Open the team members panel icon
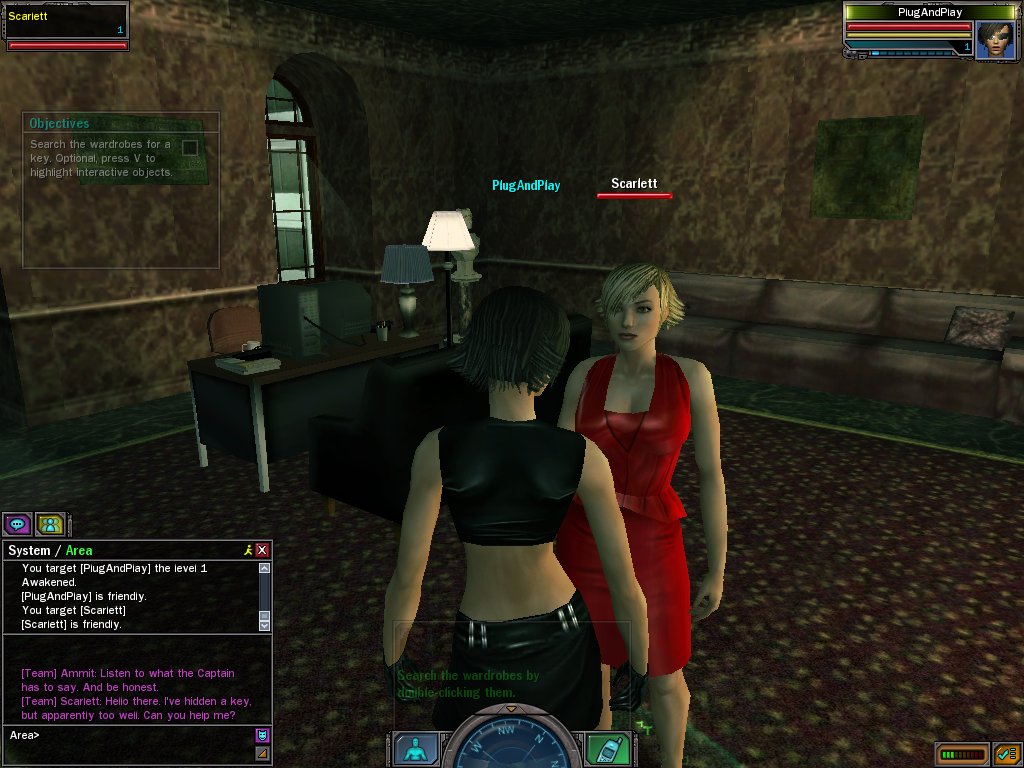Screen dimensions: 1024x768 pos(50,524)
